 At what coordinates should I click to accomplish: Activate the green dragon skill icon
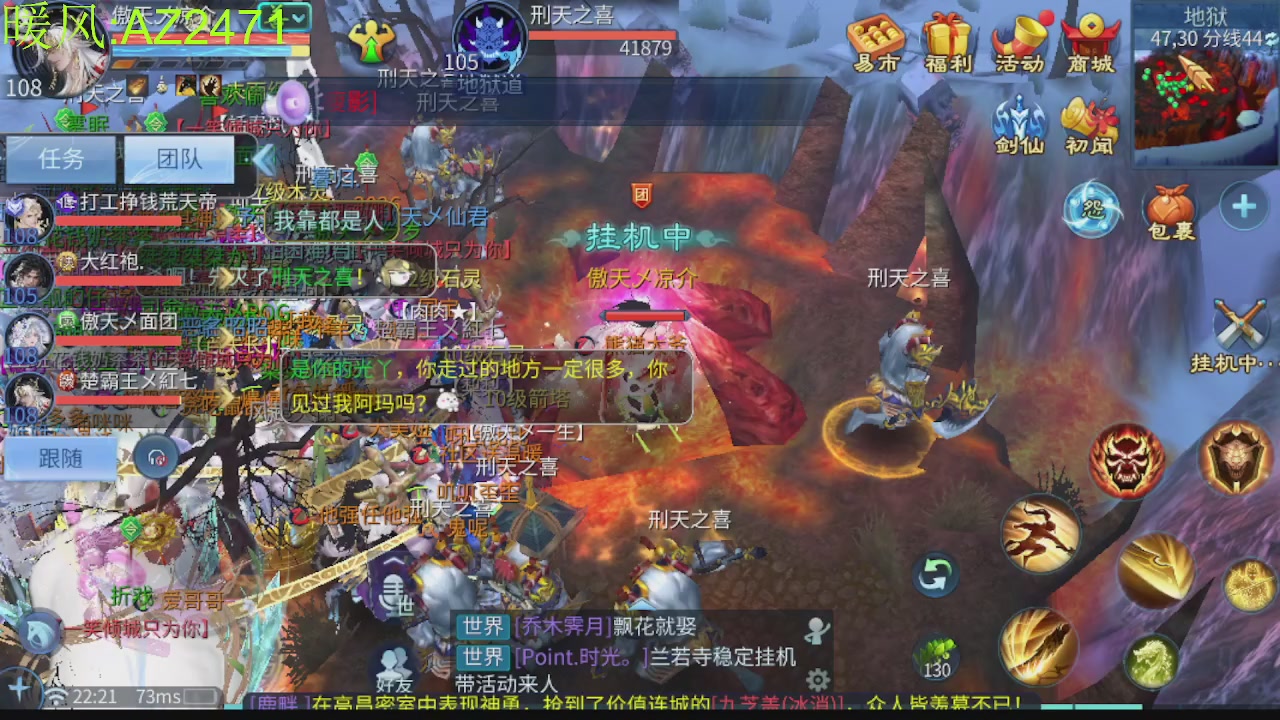(1149, 660)
